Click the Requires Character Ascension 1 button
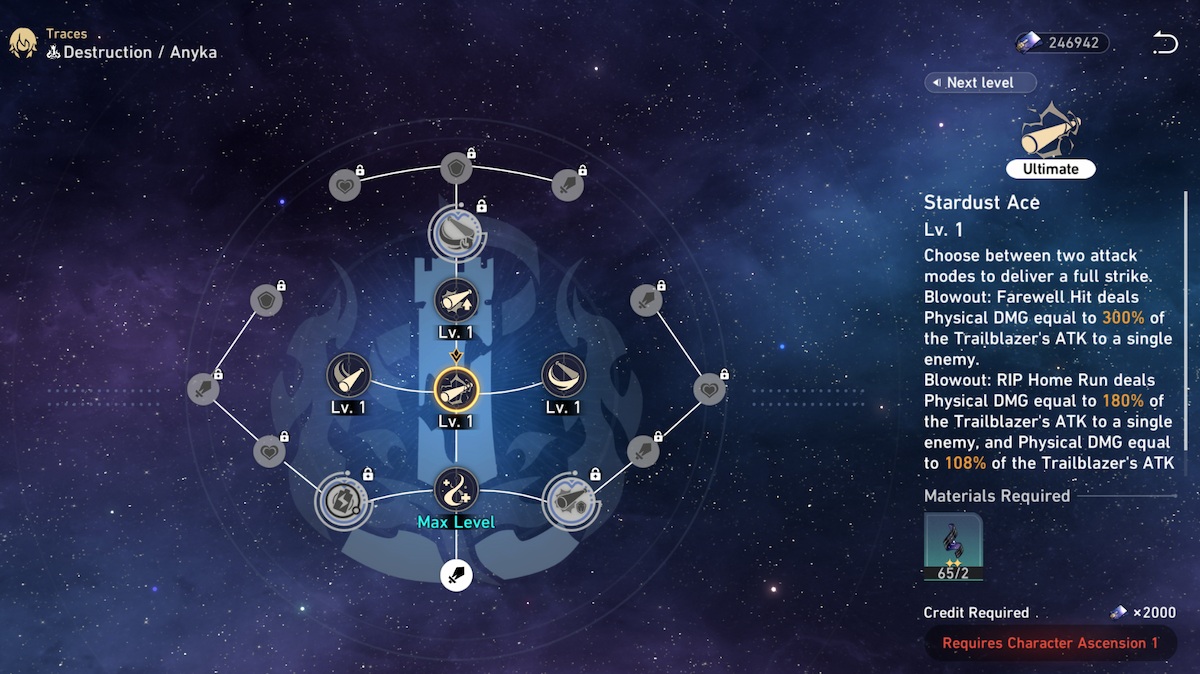 pos(1050,643)
